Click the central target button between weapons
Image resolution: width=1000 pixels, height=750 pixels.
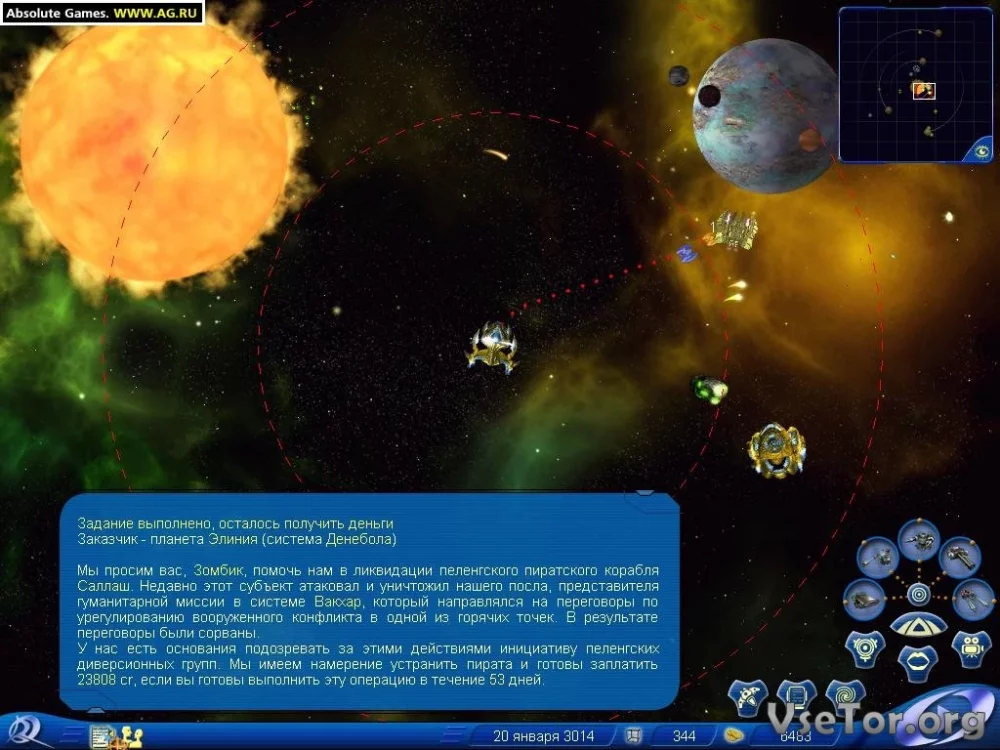point(918,594)
